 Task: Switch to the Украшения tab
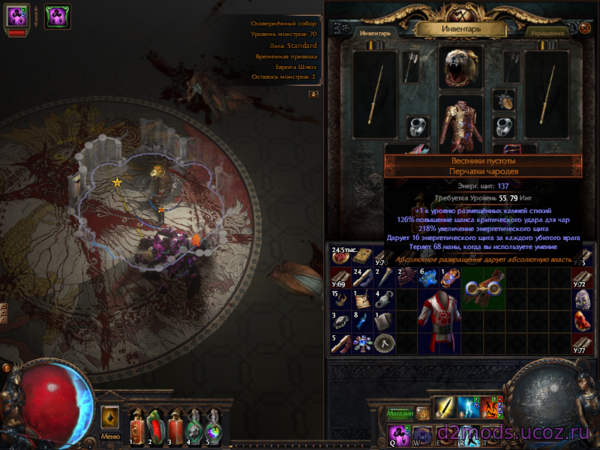coord(548,32)
